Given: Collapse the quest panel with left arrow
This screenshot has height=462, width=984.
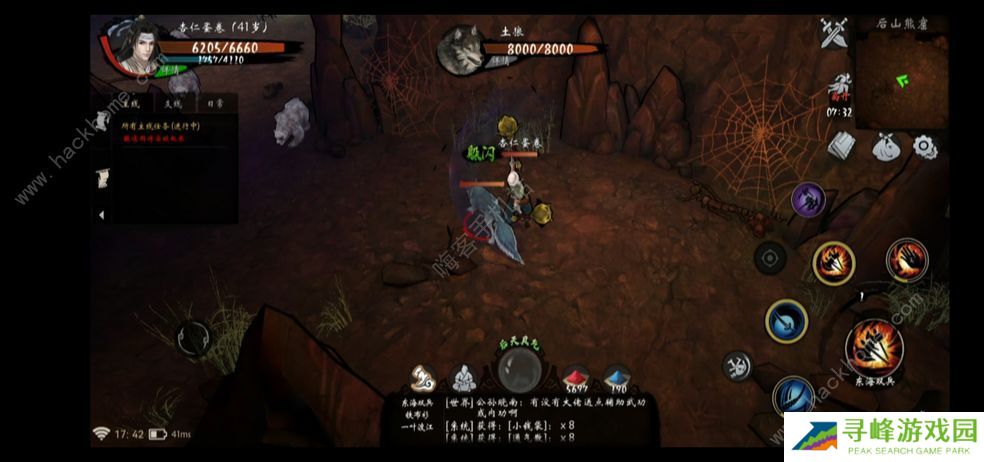Looking at the screenshot, I should (x=101, y=215).
